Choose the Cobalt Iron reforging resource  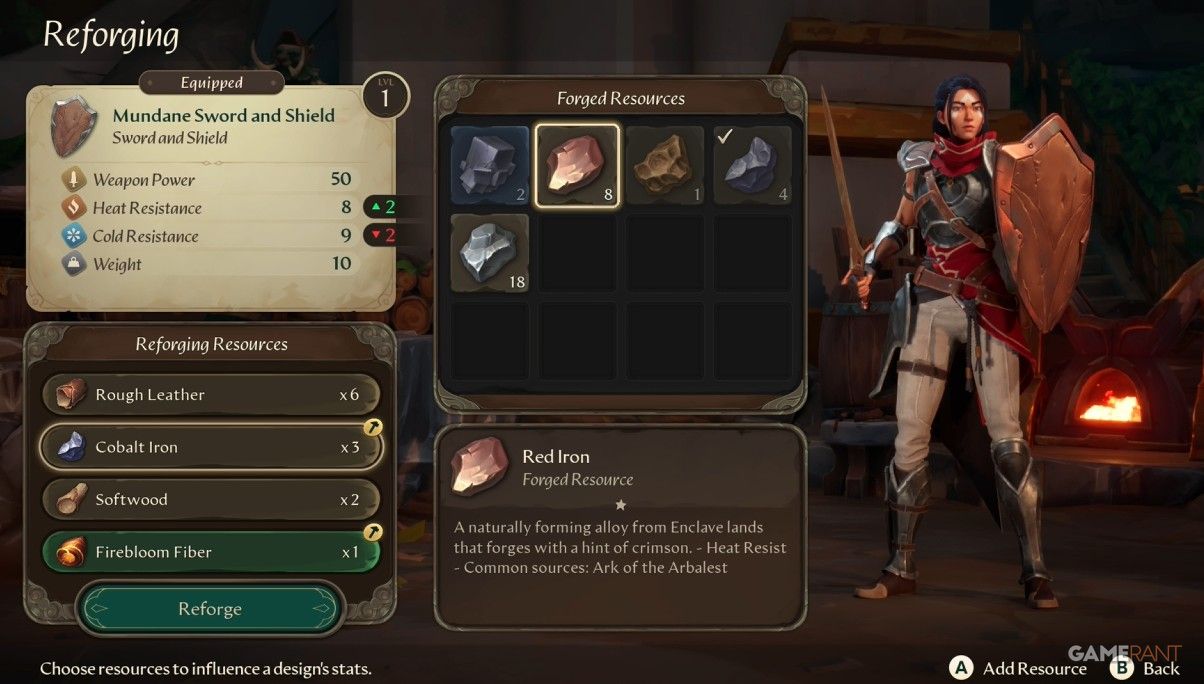click(x=211, y=447)
